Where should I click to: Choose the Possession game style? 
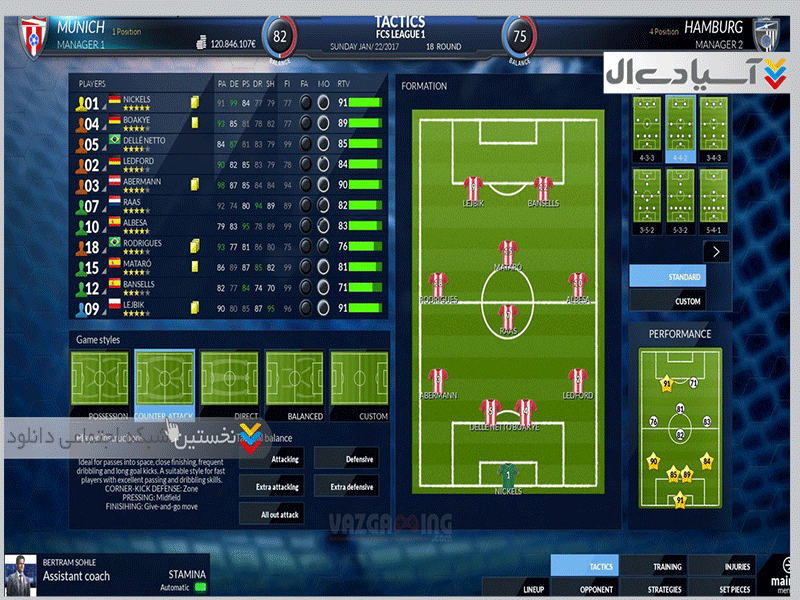click(101, 385)
